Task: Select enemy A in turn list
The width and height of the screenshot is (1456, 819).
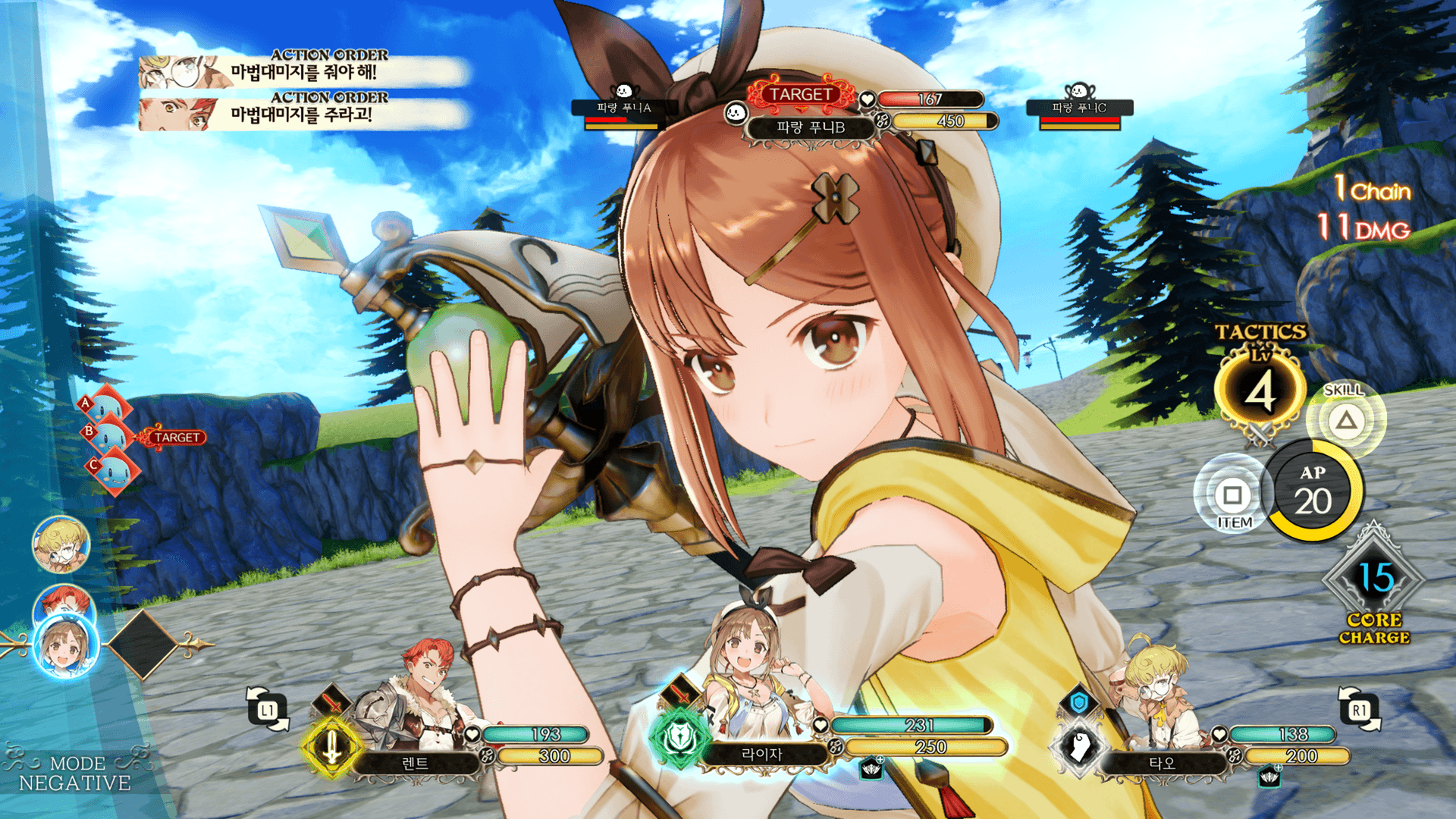Action: coord(106,407)
